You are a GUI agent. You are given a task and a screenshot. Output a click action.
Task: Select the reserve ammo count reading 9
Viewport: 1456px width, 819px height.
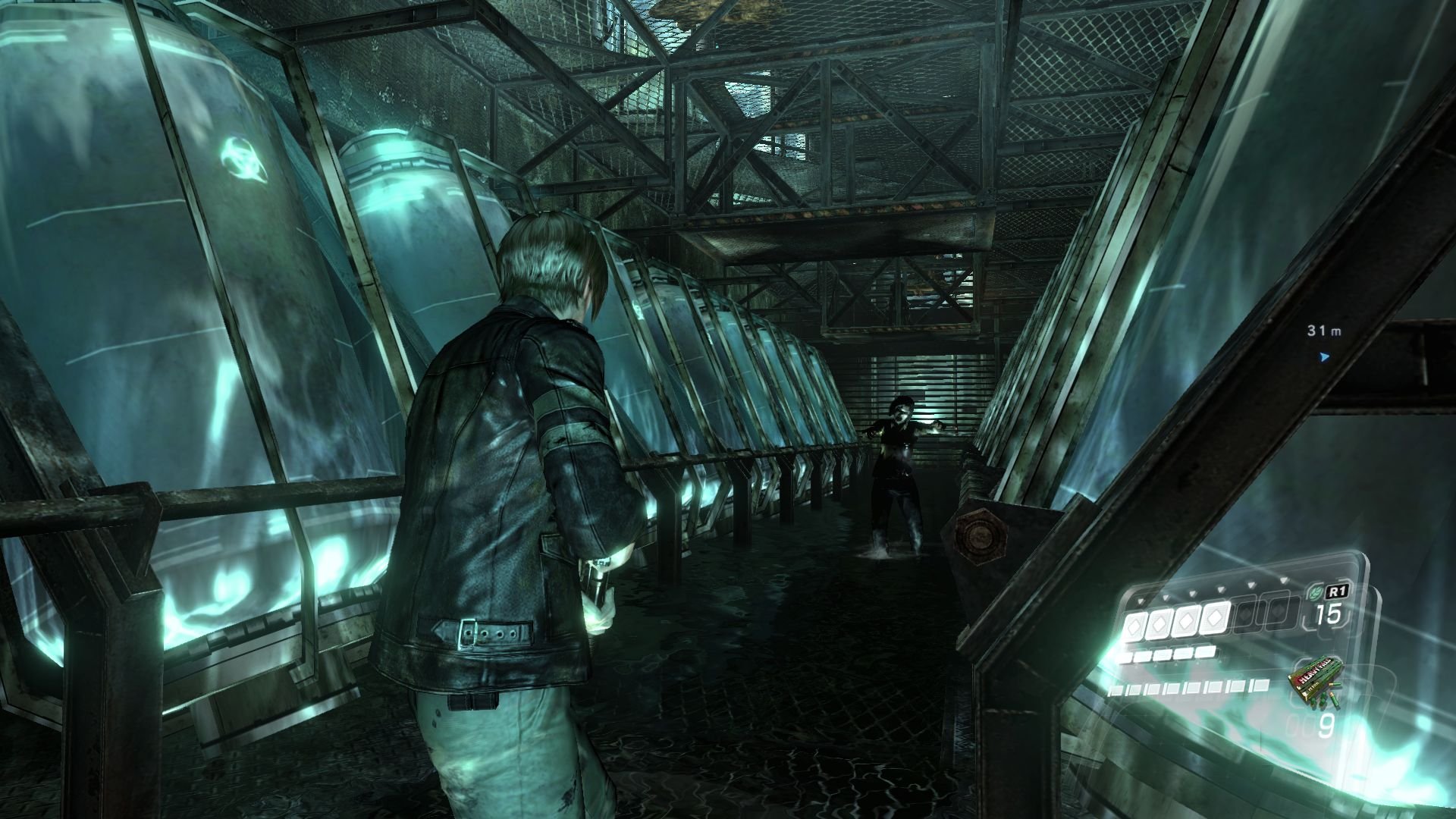click(1328, 724)
